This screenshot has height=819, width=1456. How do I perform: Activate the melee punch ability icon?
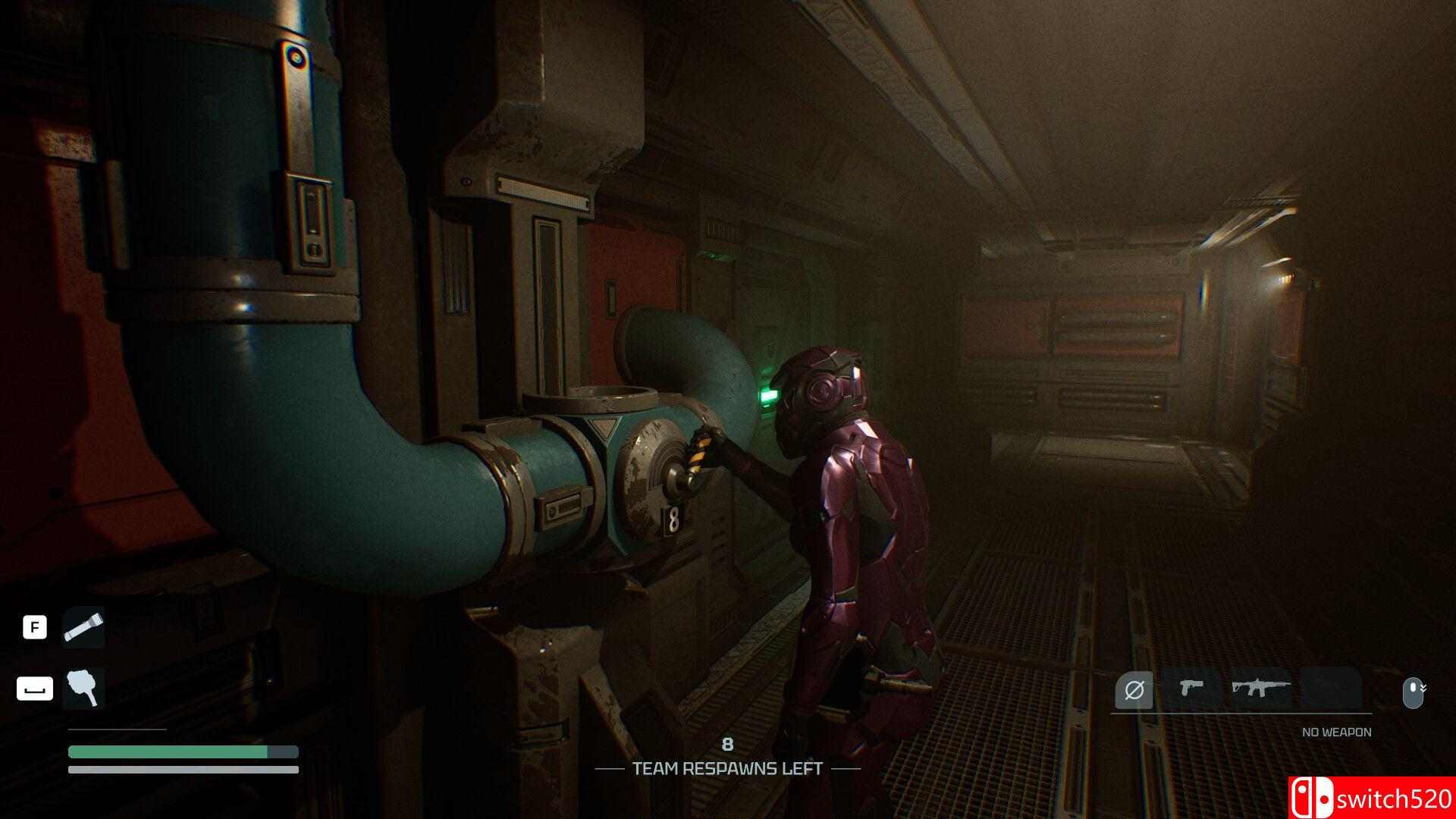tap(83, 689)
